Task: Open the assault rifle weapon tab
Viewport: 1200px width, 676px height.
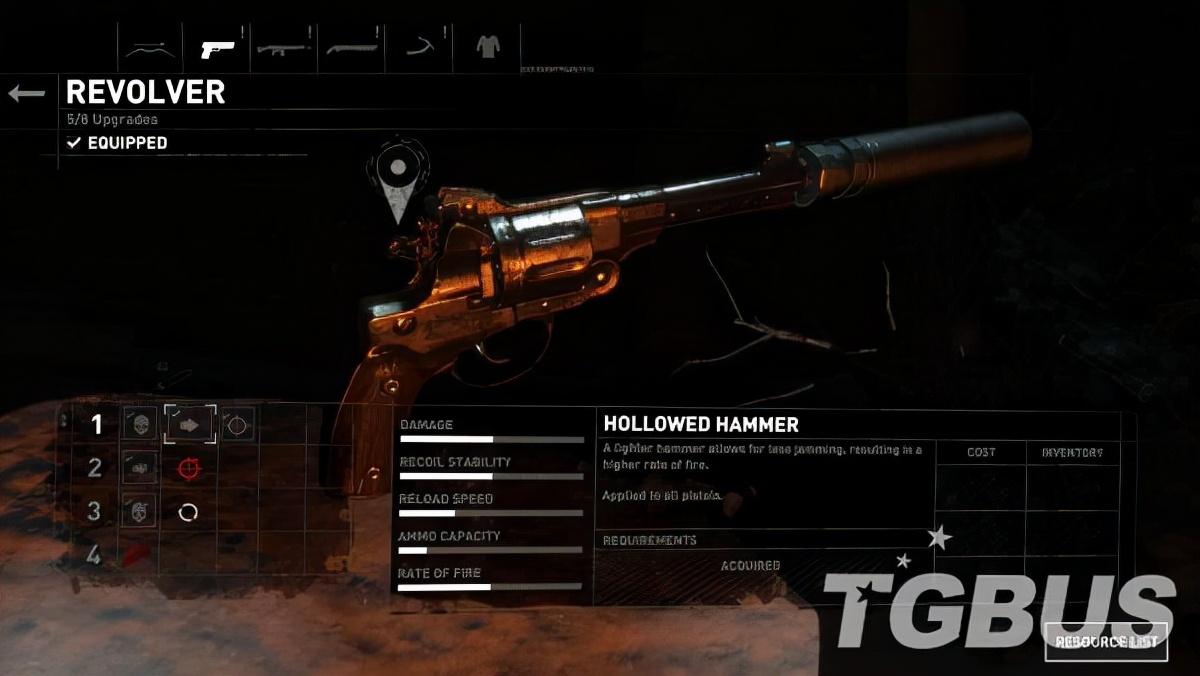Action: [x=284, y=48]
